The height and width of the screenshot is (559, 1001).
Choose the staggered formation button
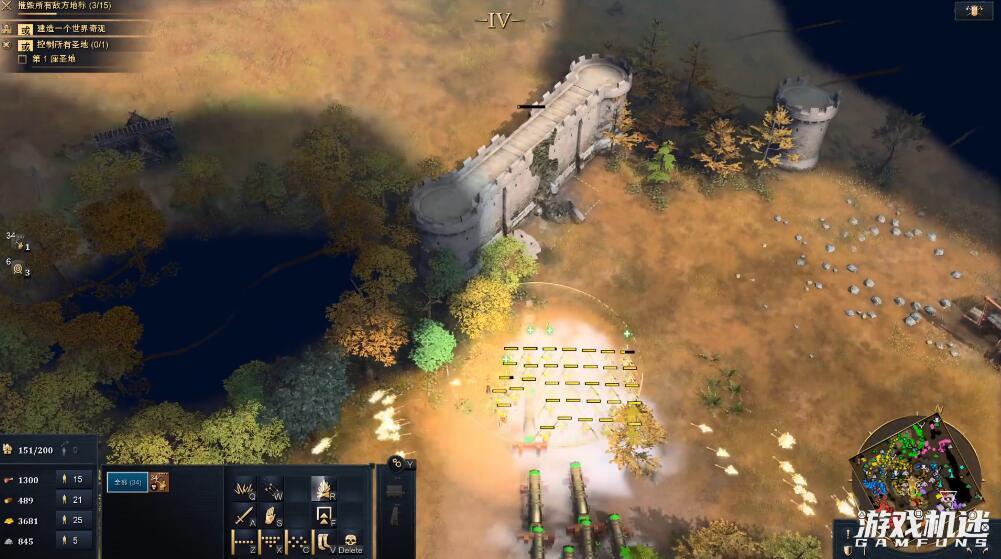298,543
